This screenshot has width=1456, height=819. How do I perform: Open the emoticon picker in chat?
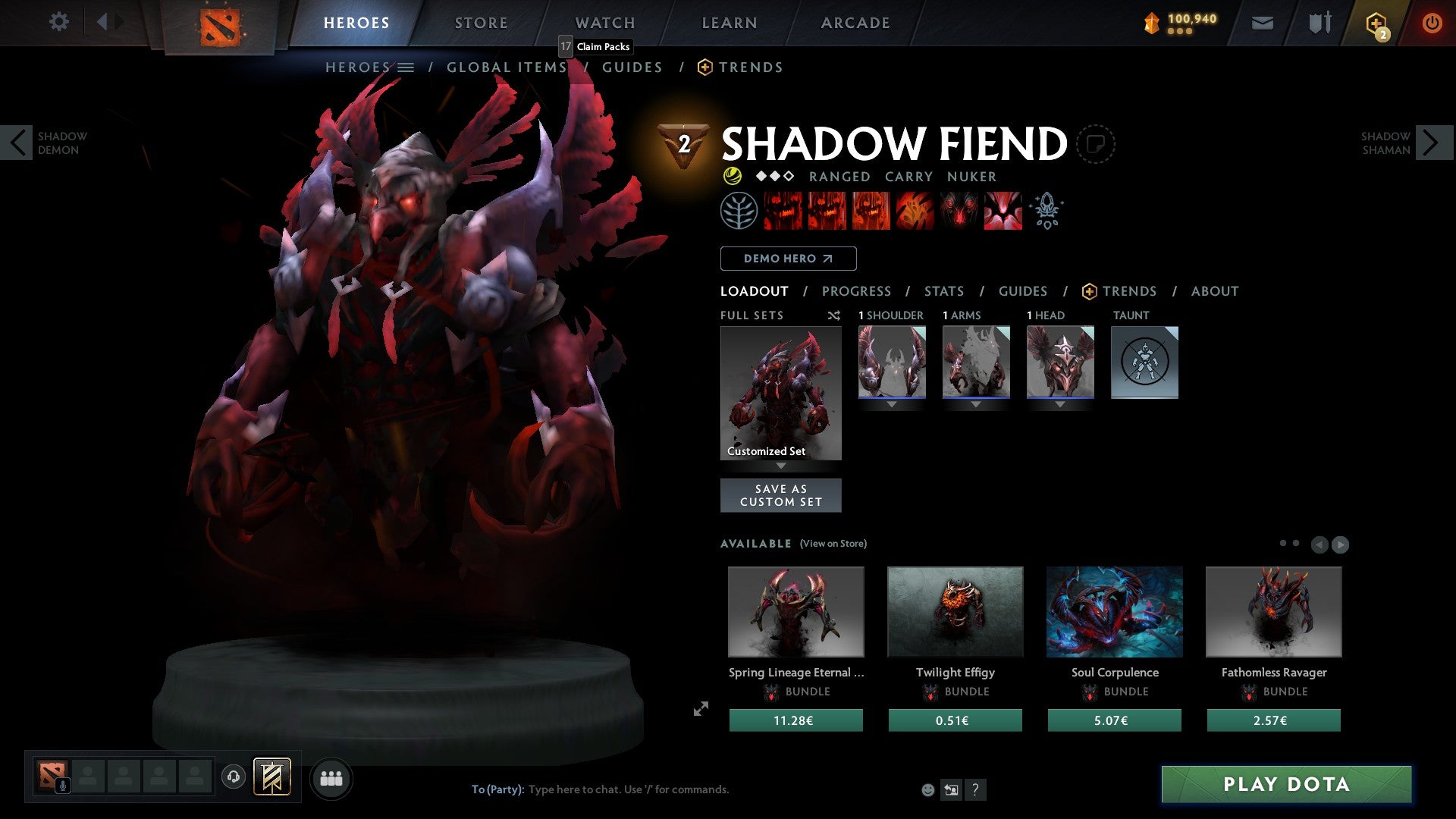click(928, 789)
